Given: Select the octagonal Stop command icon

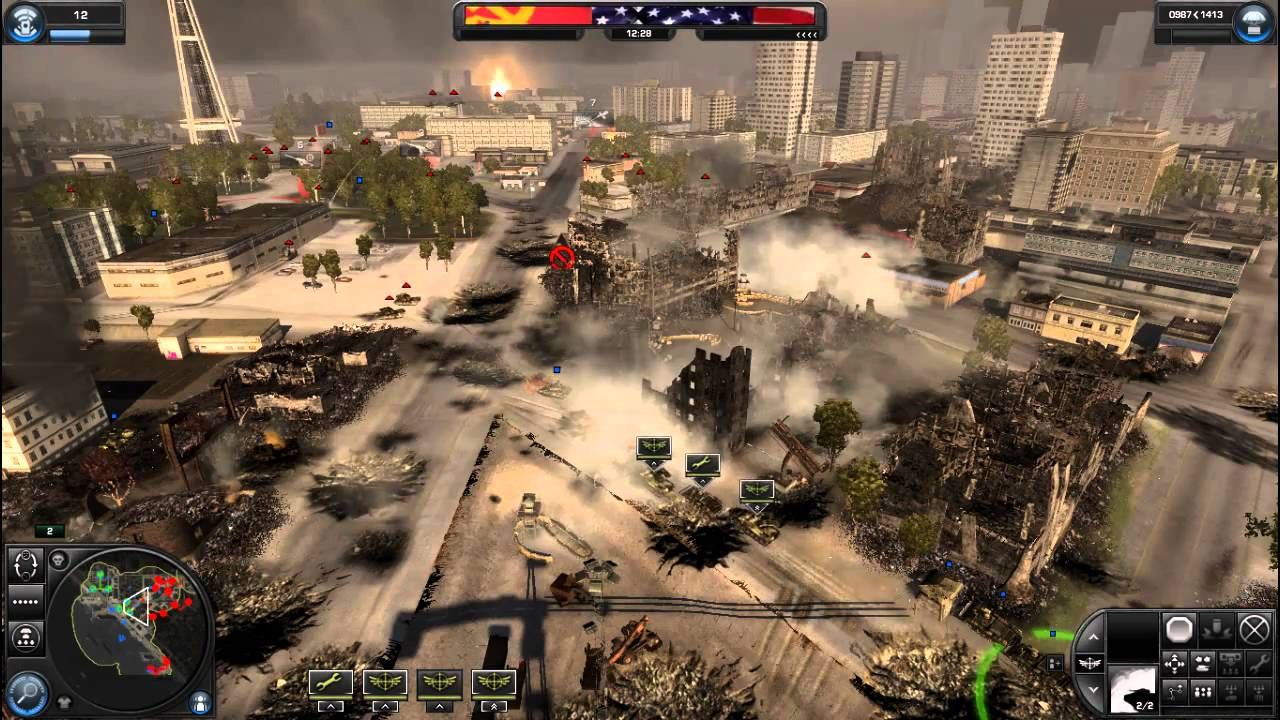Looking at the screenshot, I should 1177,629.
